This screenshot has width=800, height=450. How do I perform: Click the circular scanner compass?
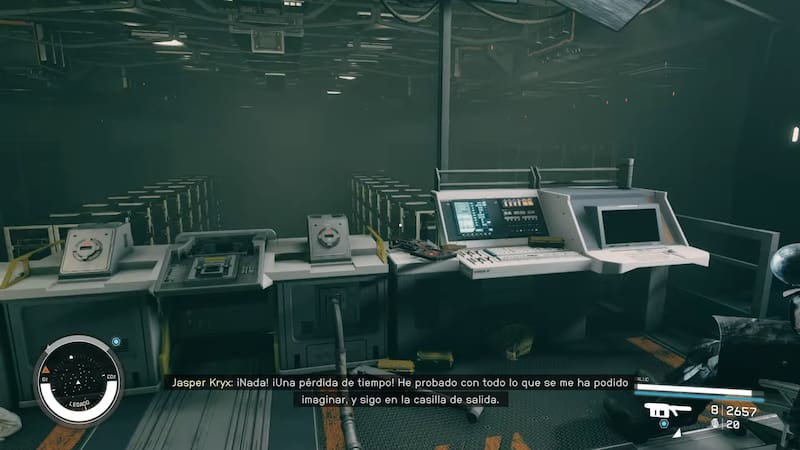[x=78, y=381]
